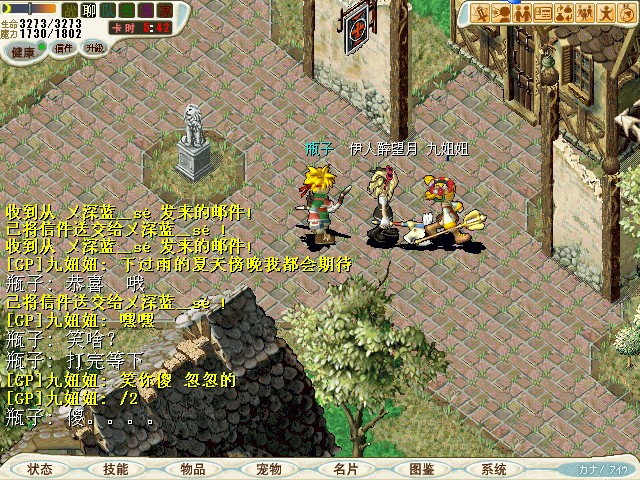The width and height of the screenshot is (640, 480).
Task: Click the 升級 (Level Up) button
Action: click(x=96, y=47)
